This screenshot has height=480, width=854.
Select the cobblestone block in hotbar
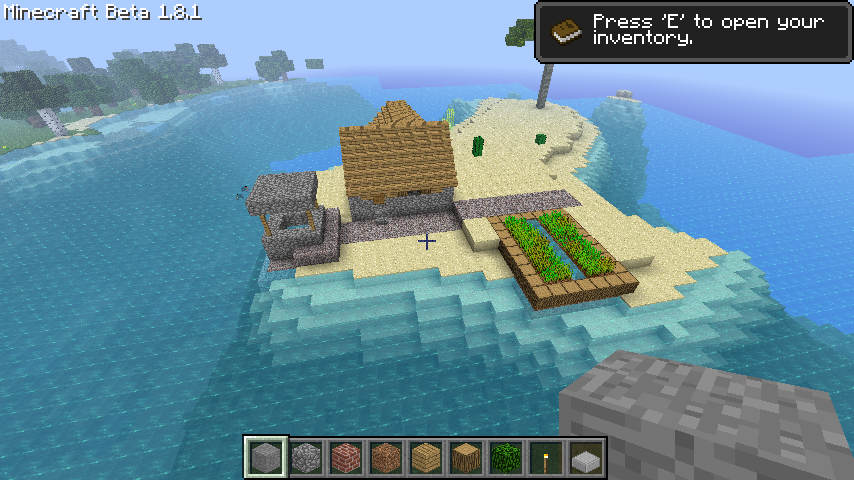click(x=306, y=458)
